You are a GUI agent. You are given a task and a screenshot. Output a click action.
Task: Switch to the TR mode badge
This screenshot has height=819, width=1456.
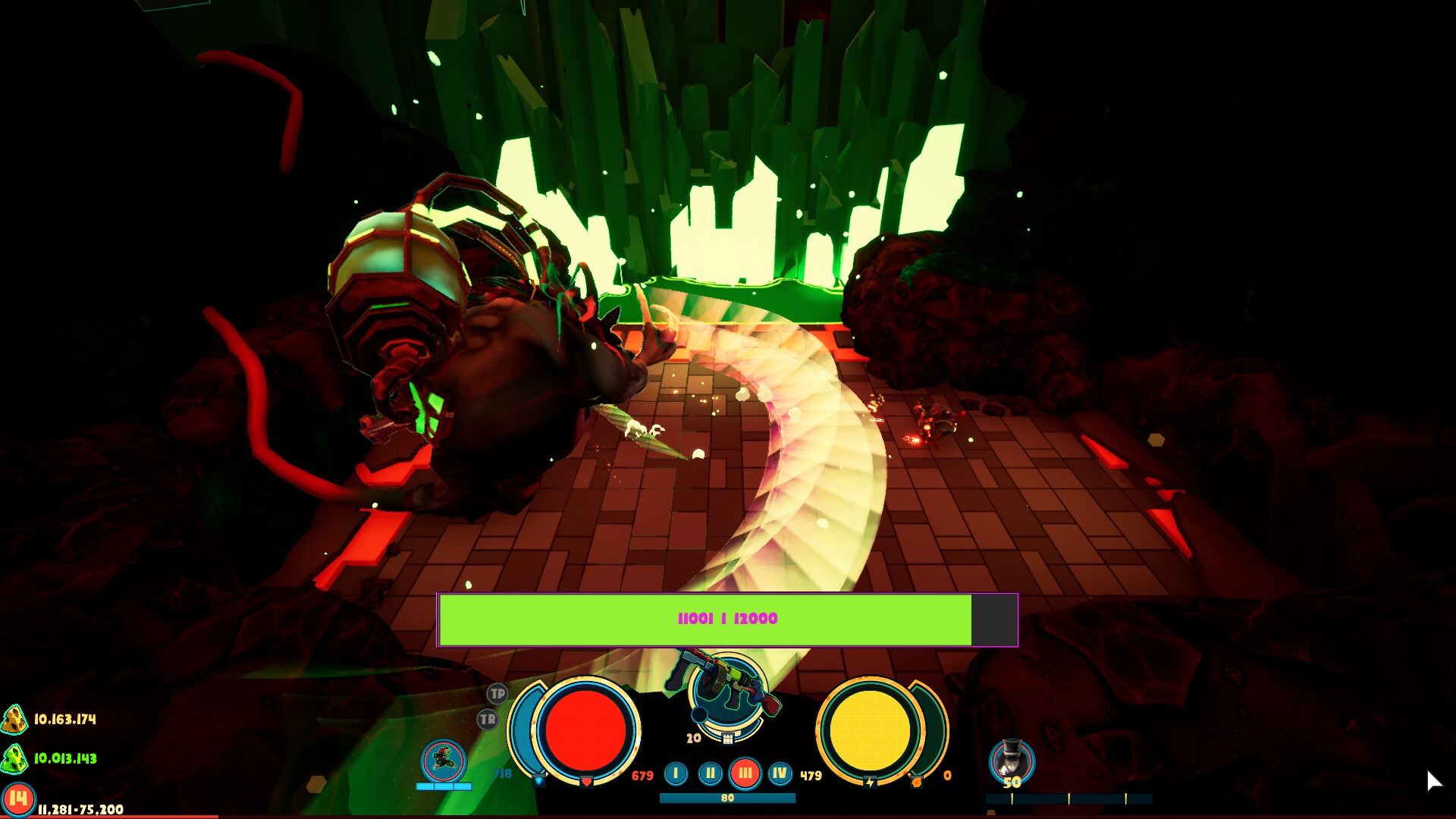coord(487,718)
